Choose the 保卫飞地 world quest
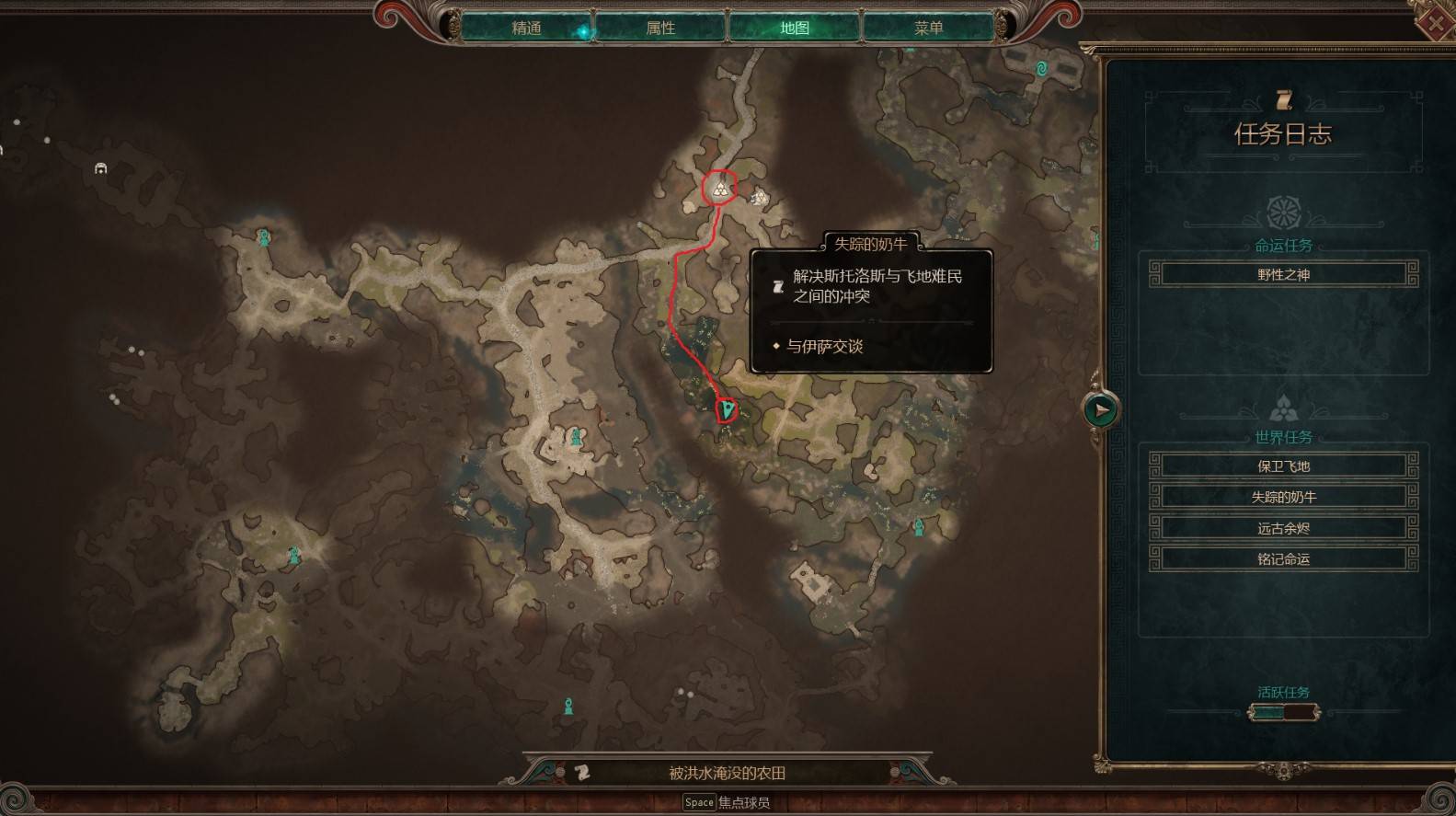 pos(1283,465)
